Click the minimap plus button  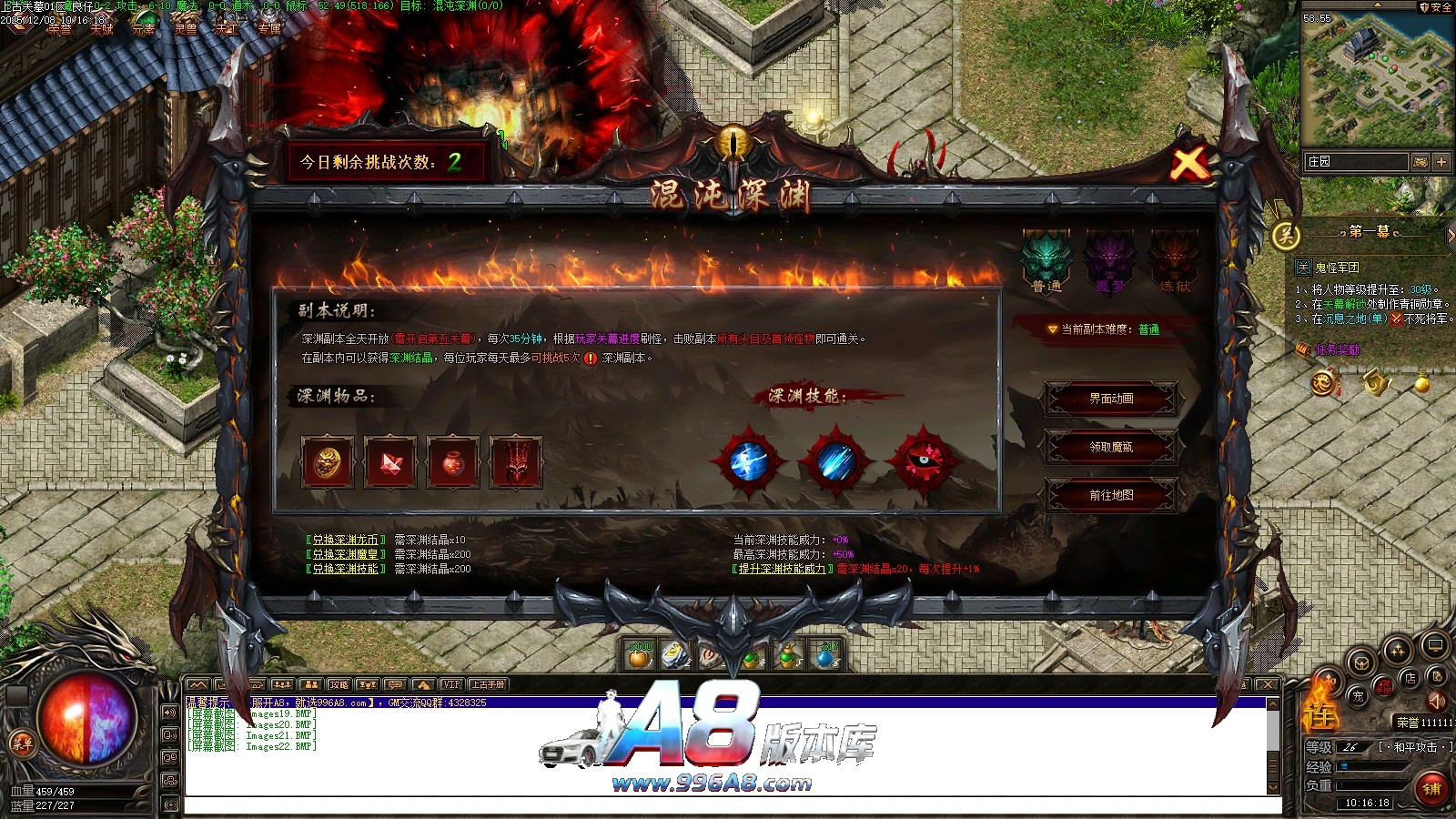pyautogui.click(x=1441, y=161)
